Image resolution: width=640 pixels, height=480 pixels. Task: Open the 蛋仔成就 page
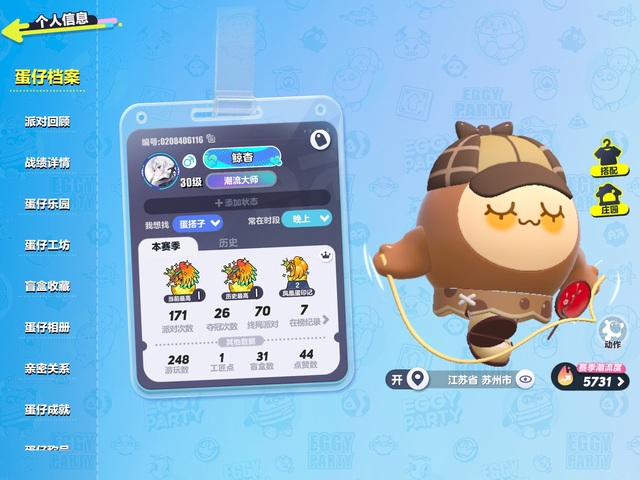pyautogui.click(x=47, y=410)
